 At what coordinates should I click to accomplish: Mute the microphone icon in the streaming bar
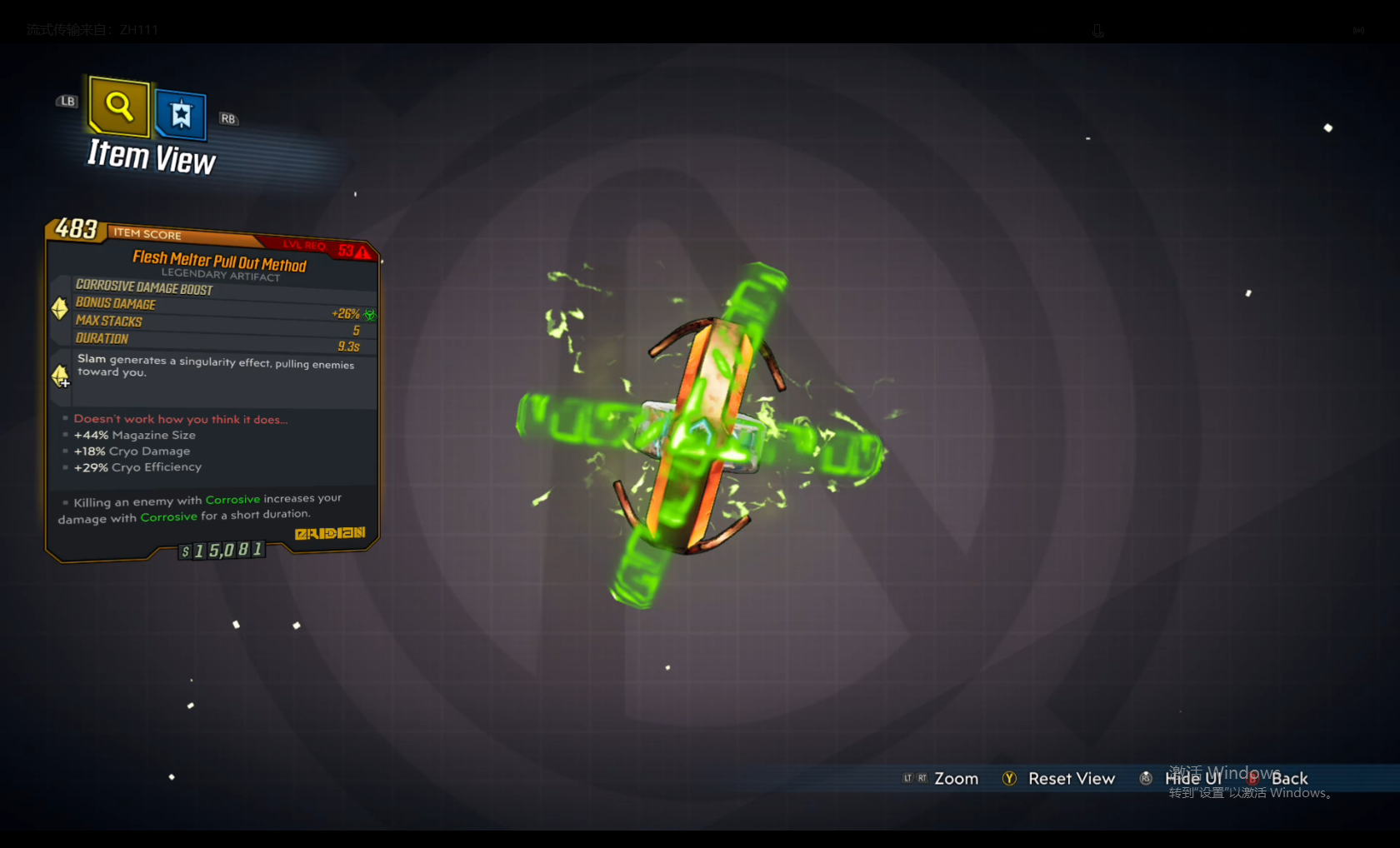1097,30
